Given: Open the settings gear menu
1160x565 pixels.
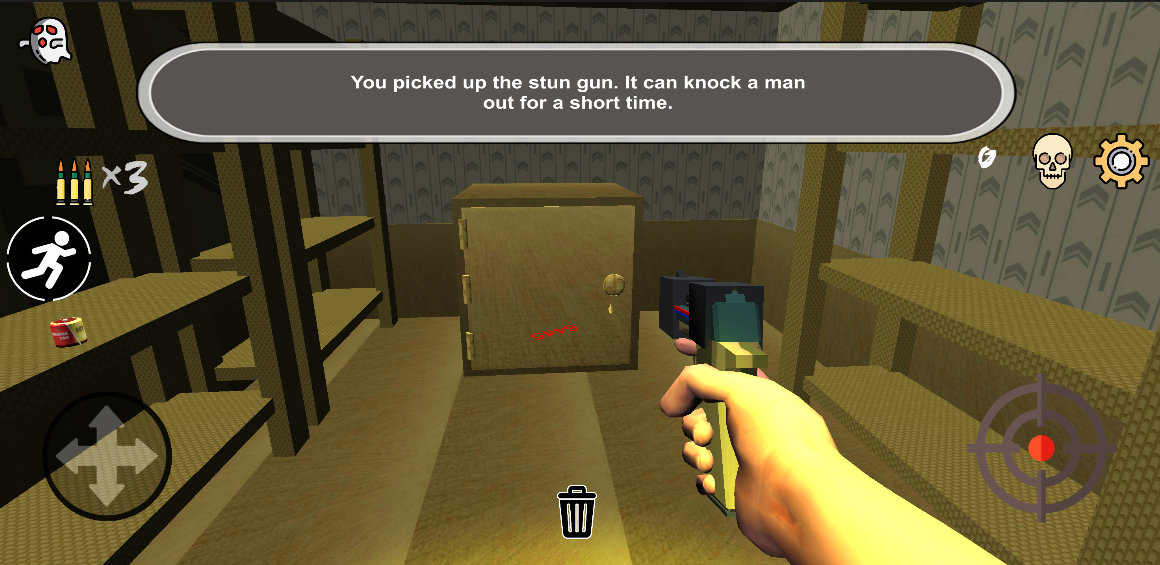Looking at the screenshot, I should pyautogui.click(x=1121, y=161).
